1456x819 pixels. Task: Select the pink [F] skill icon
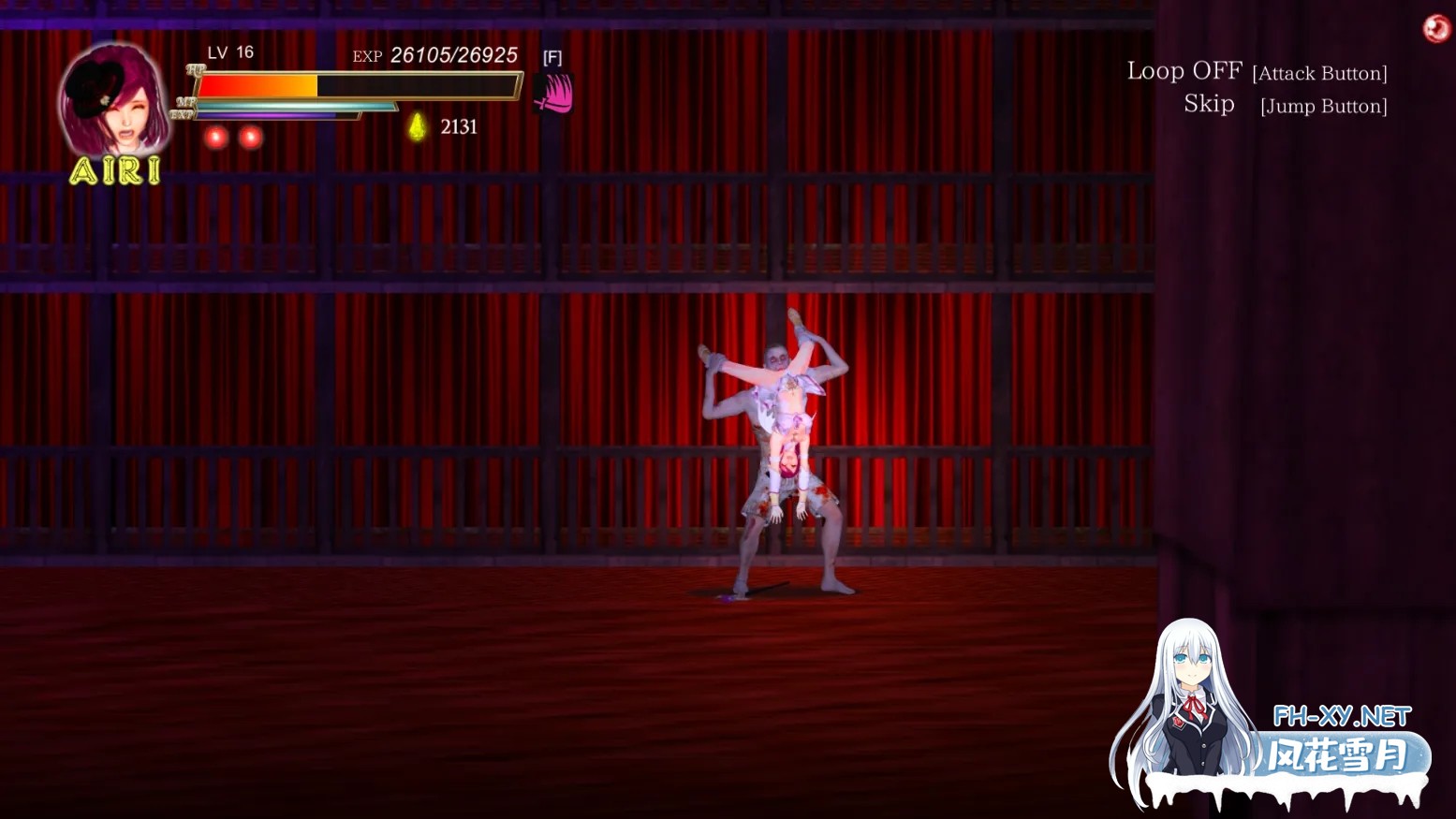[552, 94]
